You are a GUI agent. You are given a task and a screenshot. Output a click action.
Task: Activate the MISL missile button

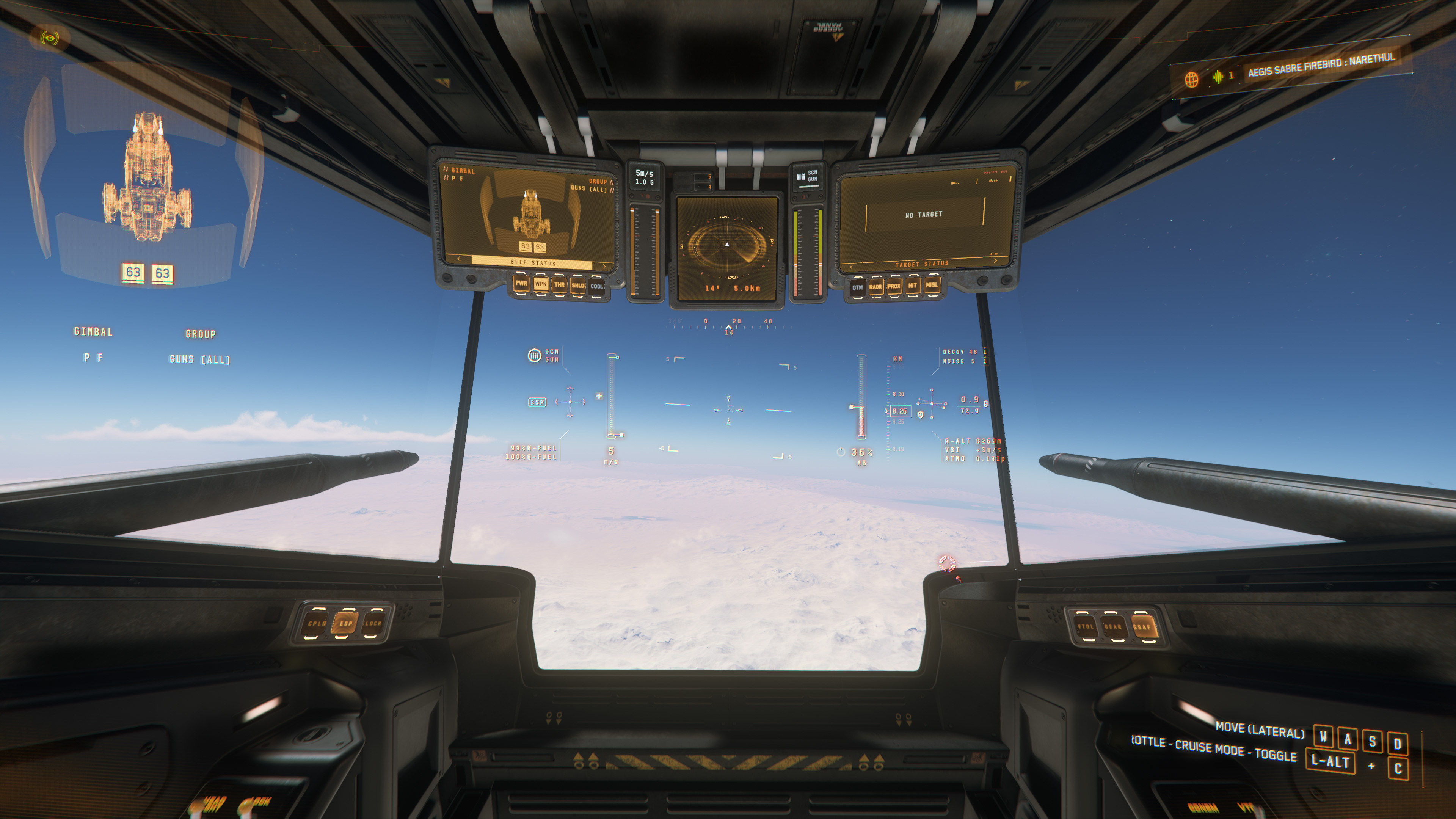pyautogui.click(x=932, y=285)
